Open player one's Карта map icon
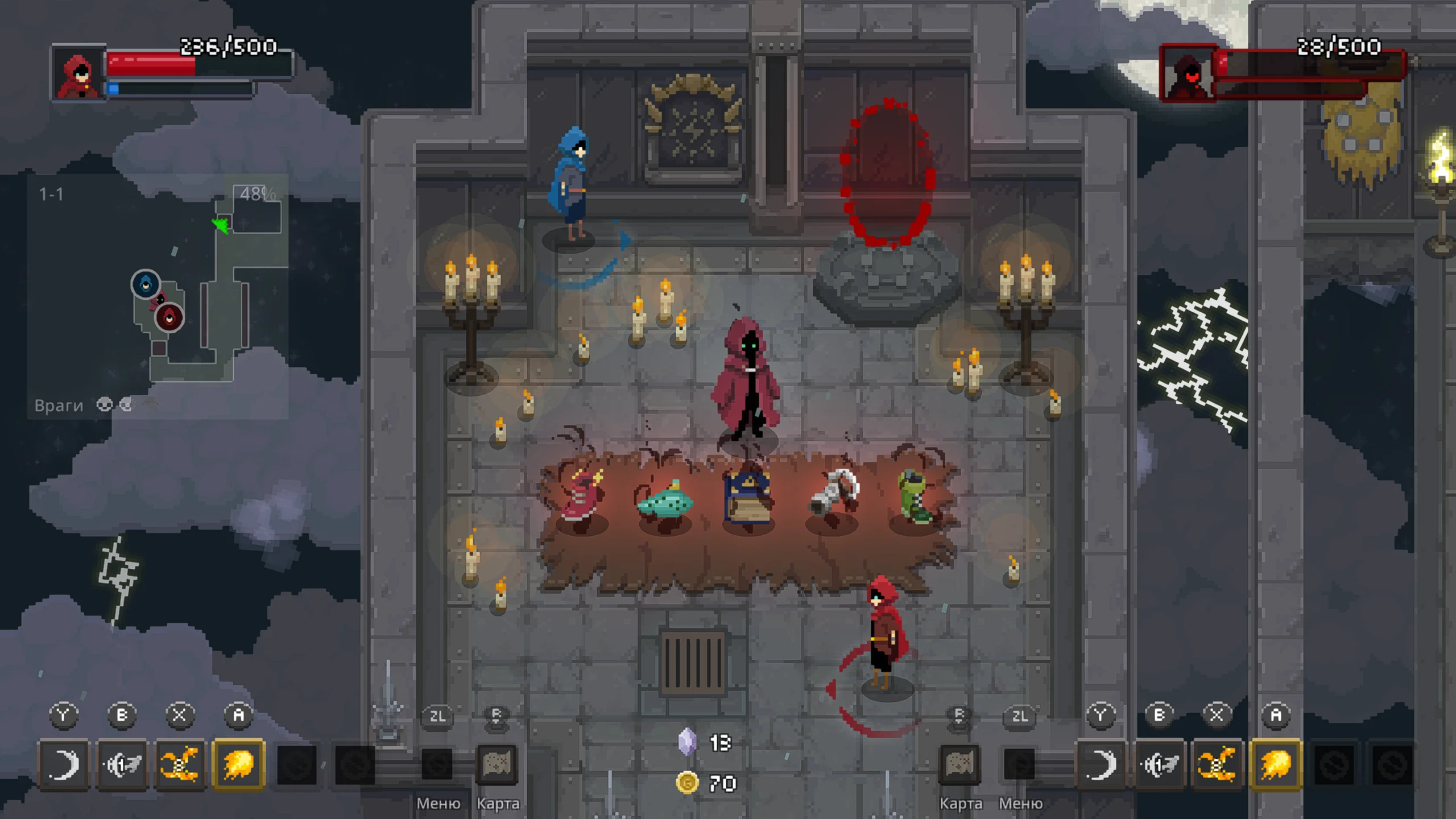The image size is (1456, 819). [x=497, y=764]
